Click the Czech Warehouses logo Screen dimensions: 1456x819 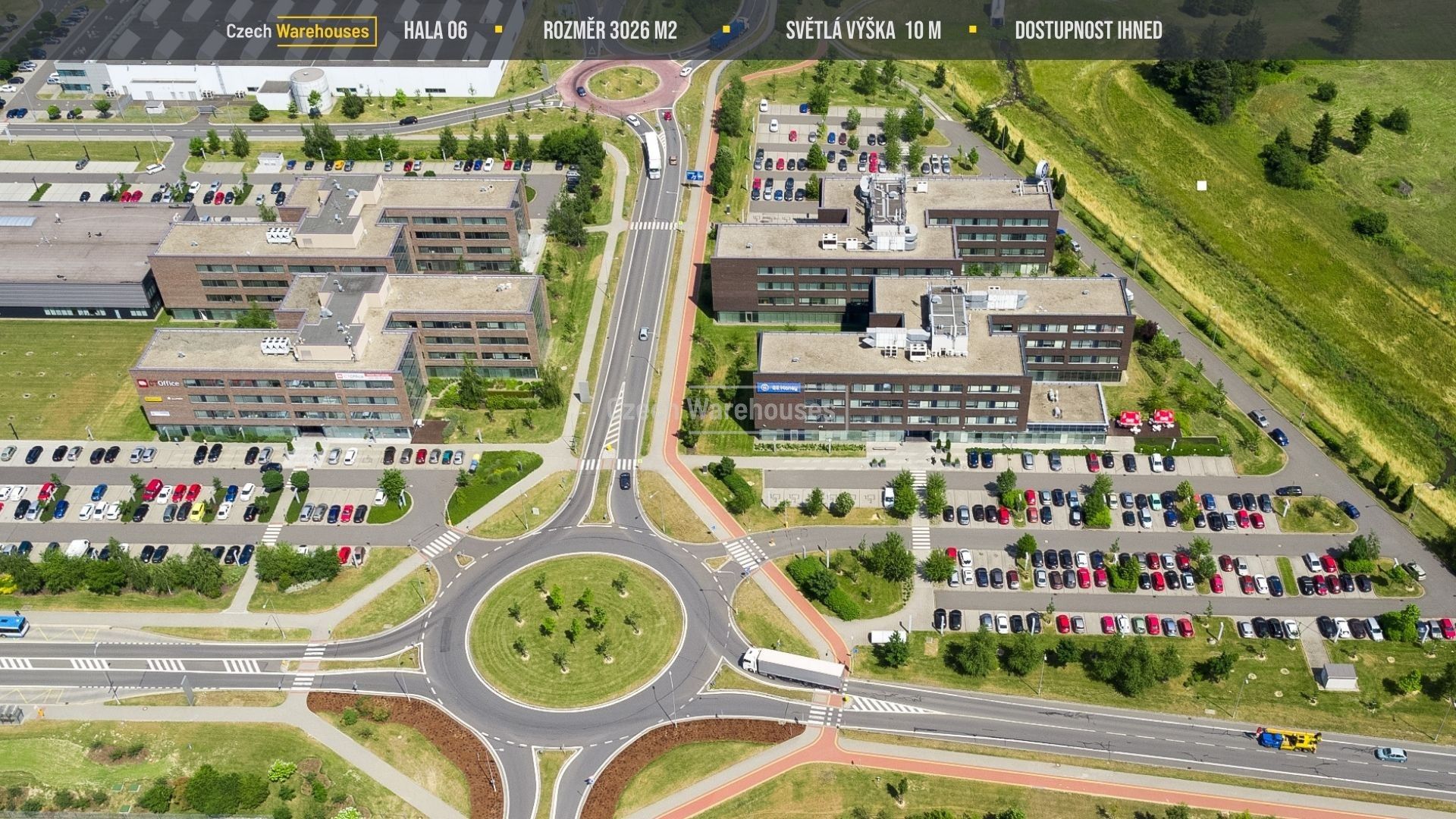click(x=301, y=31)
